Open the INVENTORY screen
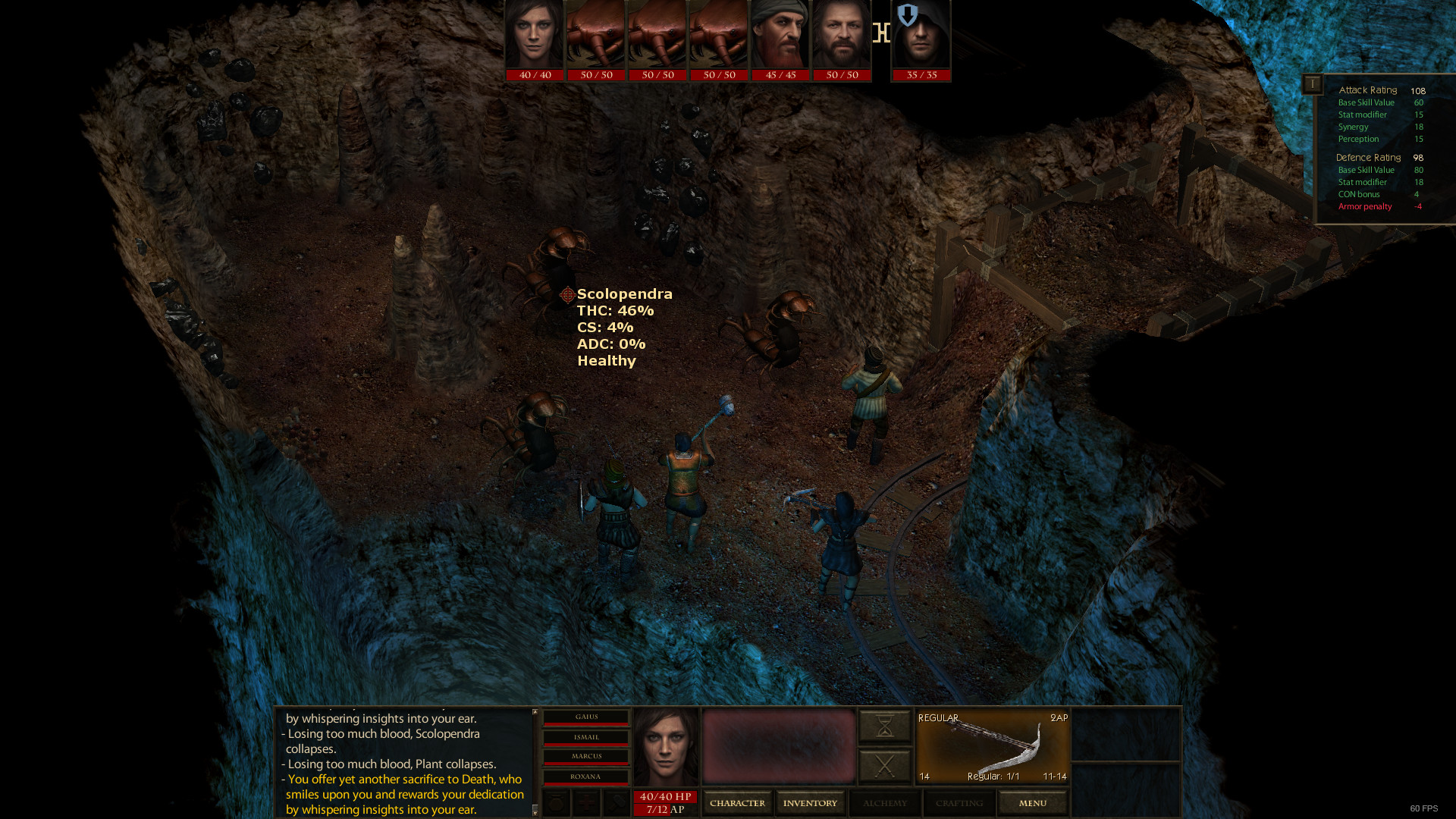Viewport: 1456px width, 819px height. click(810, 802)
